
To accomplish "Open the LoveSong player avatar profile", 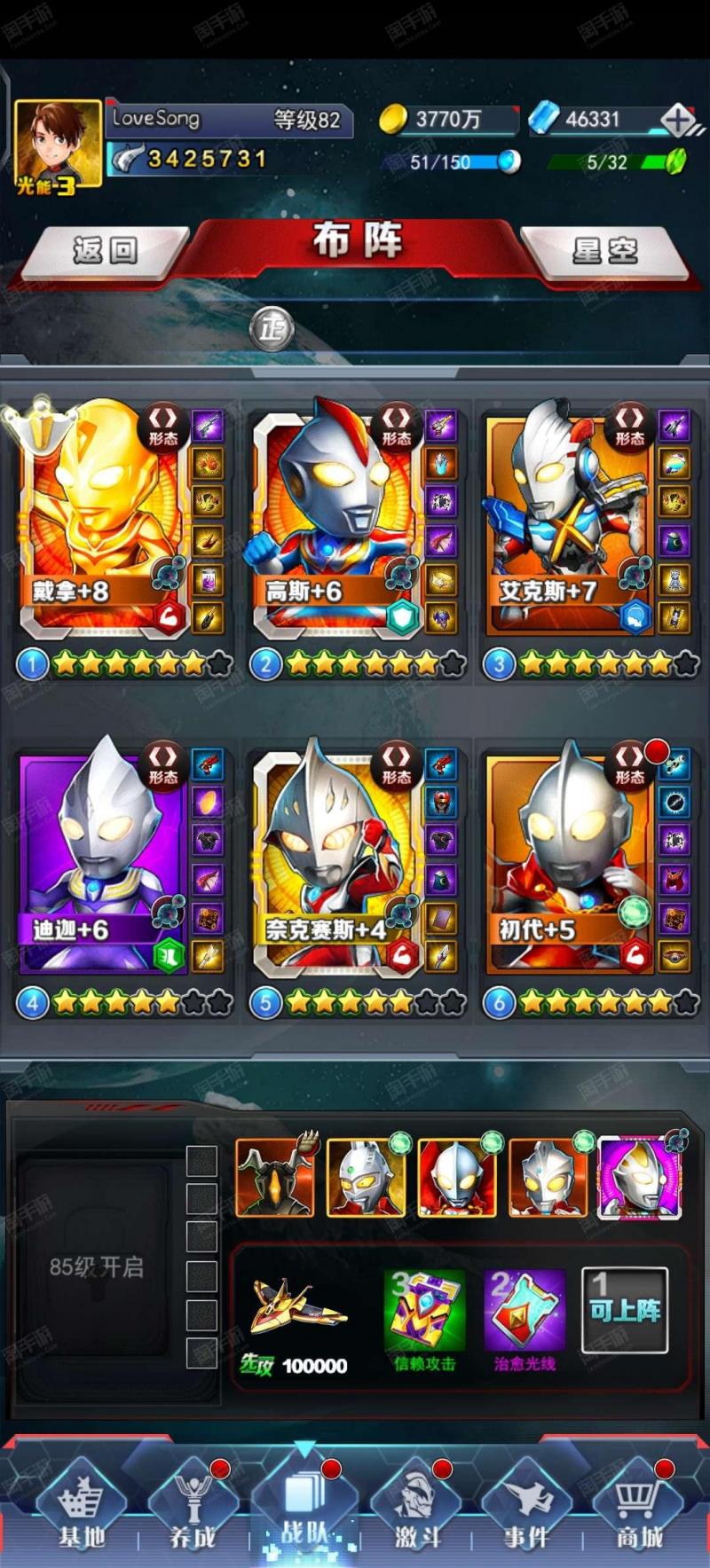I will [58, 144].
